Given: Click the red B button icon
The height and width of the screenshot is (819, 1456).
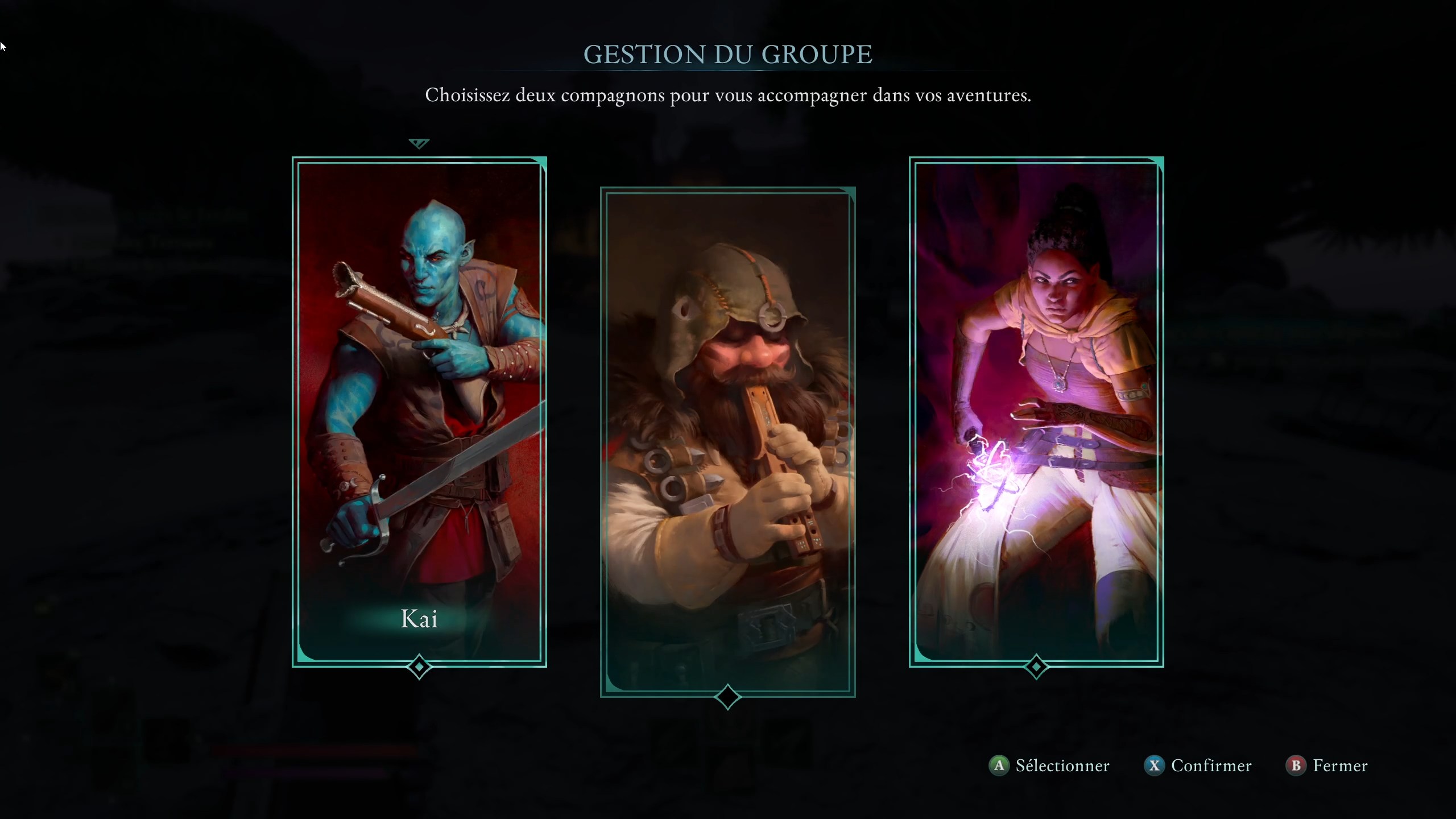Looking at the screenshot, I should click(x=1297, y=766).
